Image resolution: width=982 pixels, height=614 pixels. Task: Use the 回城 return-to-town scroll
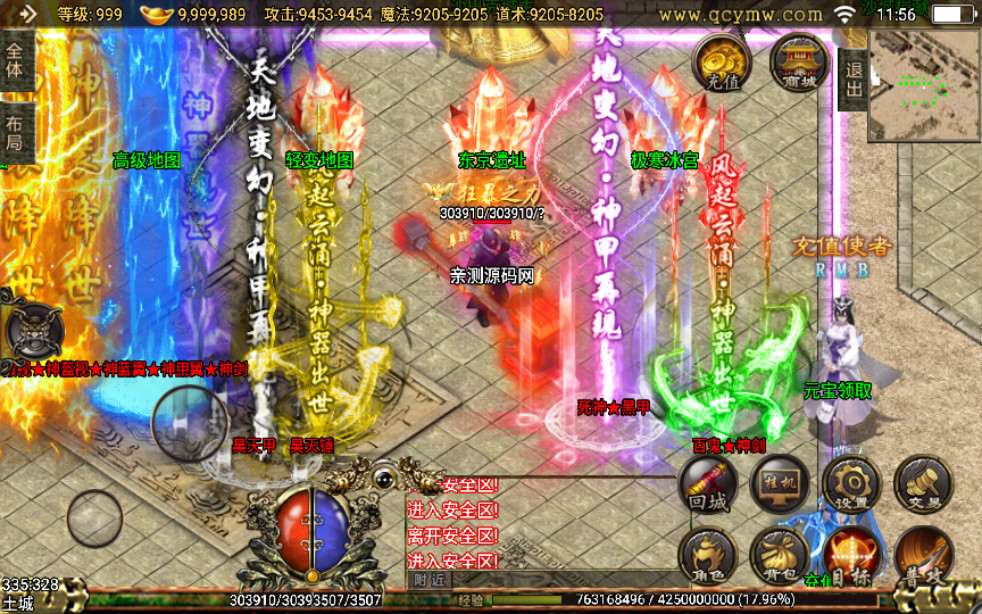[x=708, y=484]
